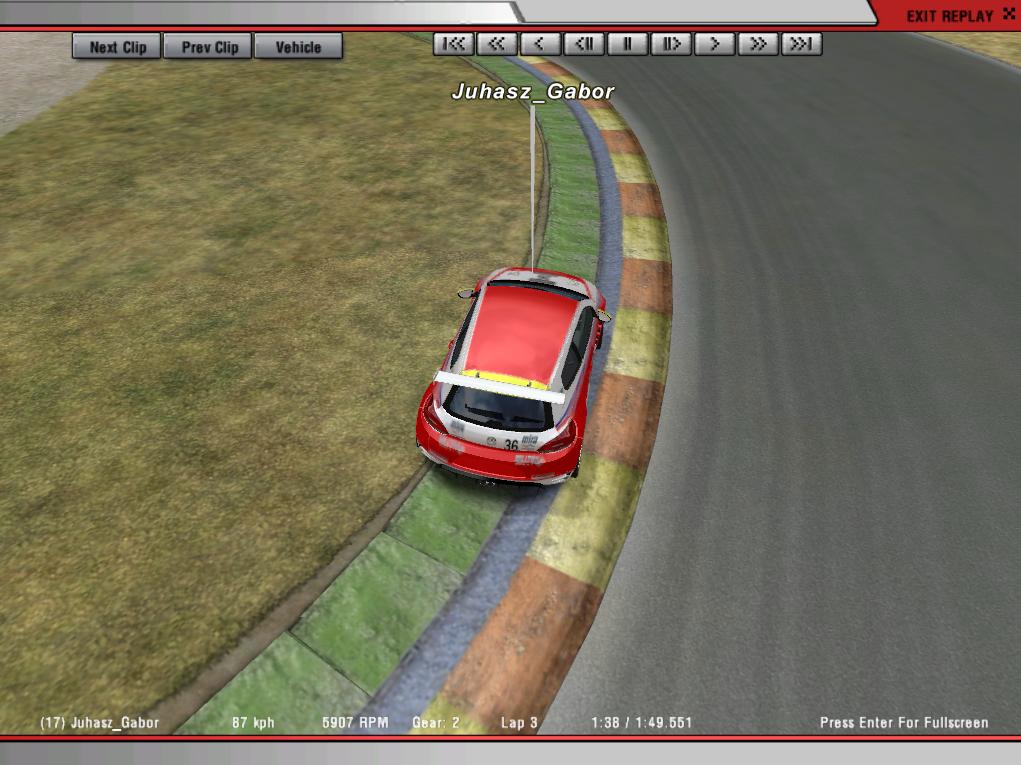Open the Vehicle selector
1021x765 pixels.
(x=298, y=47)
